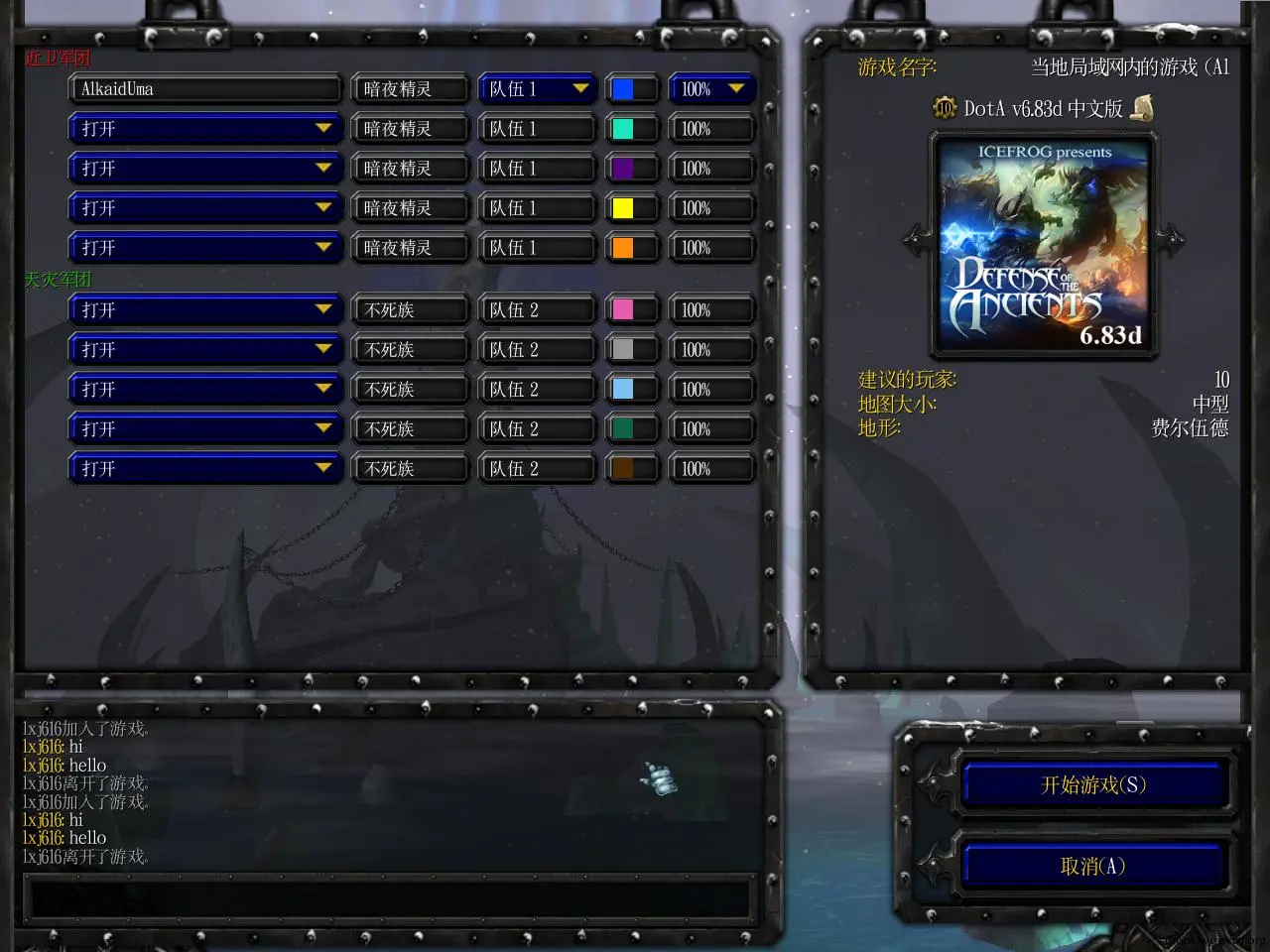Choose the yellow player color swatch

[623, 208]
